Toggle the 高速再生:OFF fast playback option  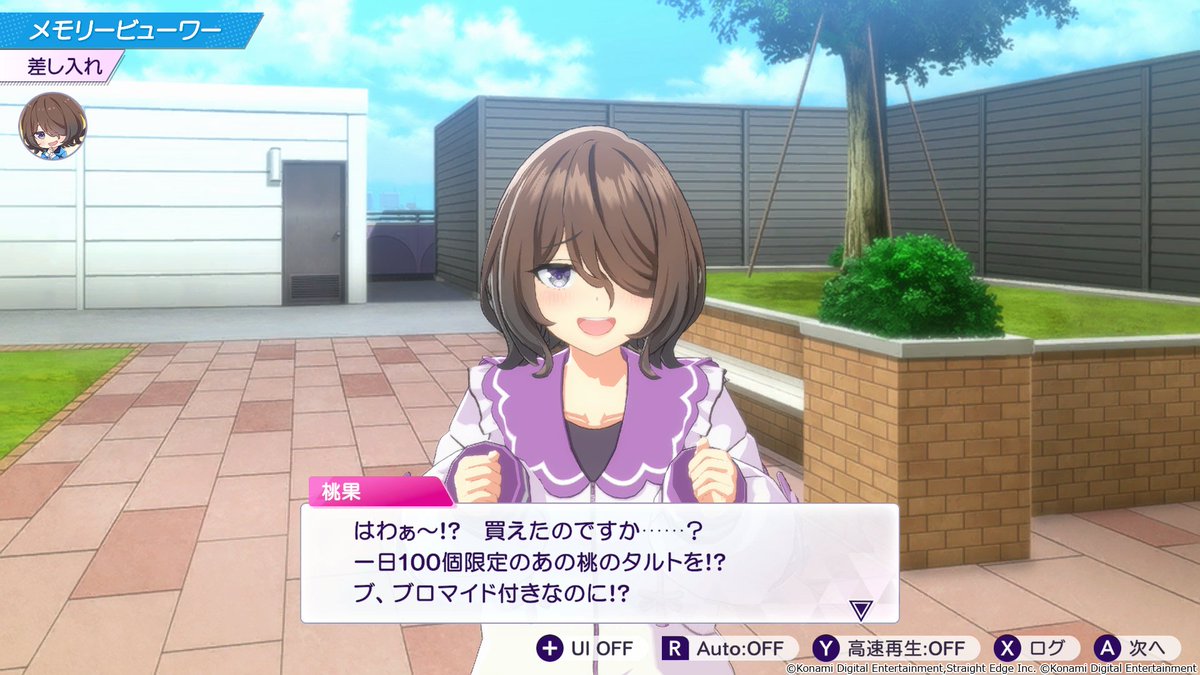pyautogui.click(x=890, y=648)
